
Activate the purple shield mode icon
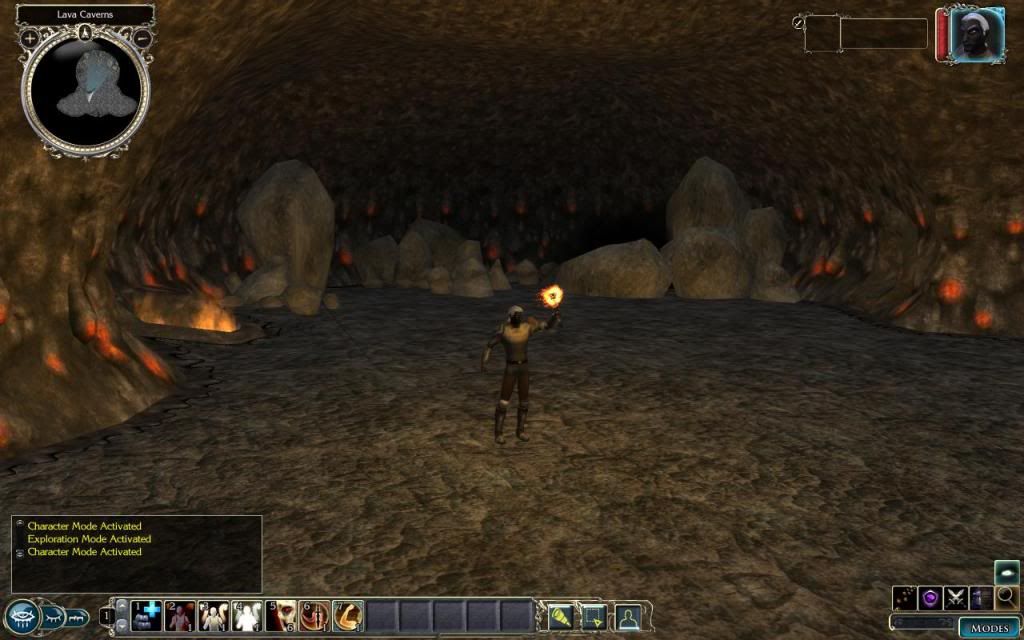pyautogui.click(x=930, y=598)
